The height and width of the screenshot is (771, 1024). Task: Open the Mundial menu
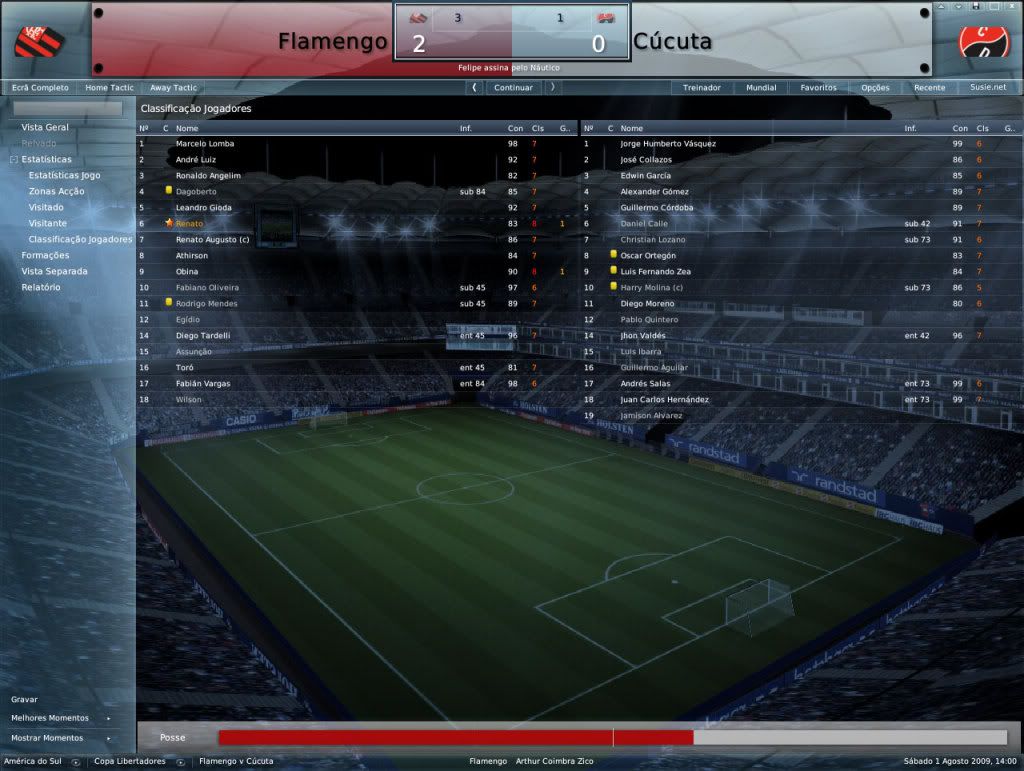[x=761, y=88]
